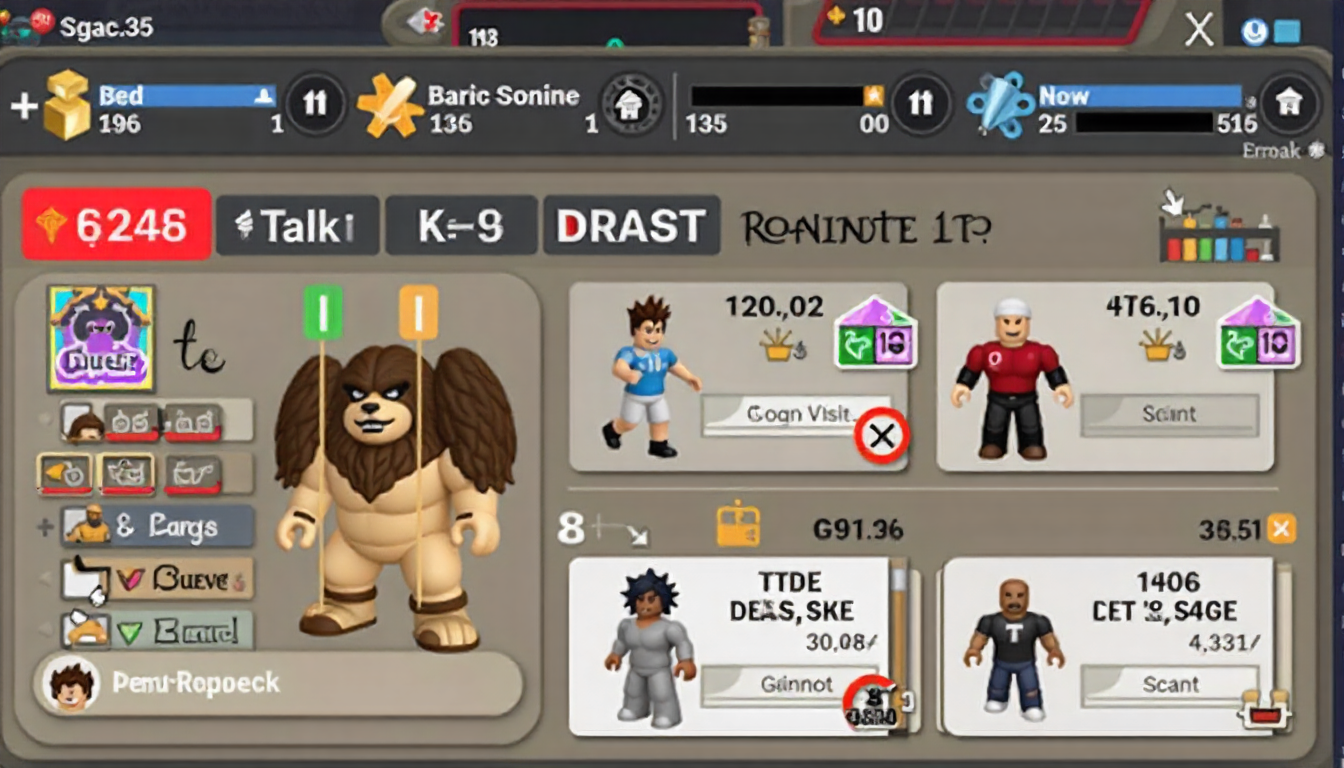Choose the red-shirt character card

coord(1104,376)
